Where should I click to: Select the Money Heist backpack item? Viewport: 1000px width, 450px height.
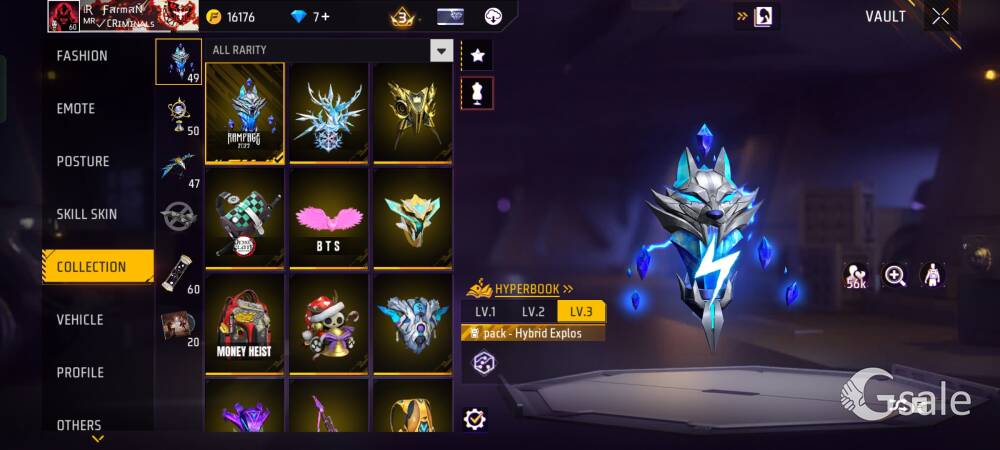tap(245, 322)
